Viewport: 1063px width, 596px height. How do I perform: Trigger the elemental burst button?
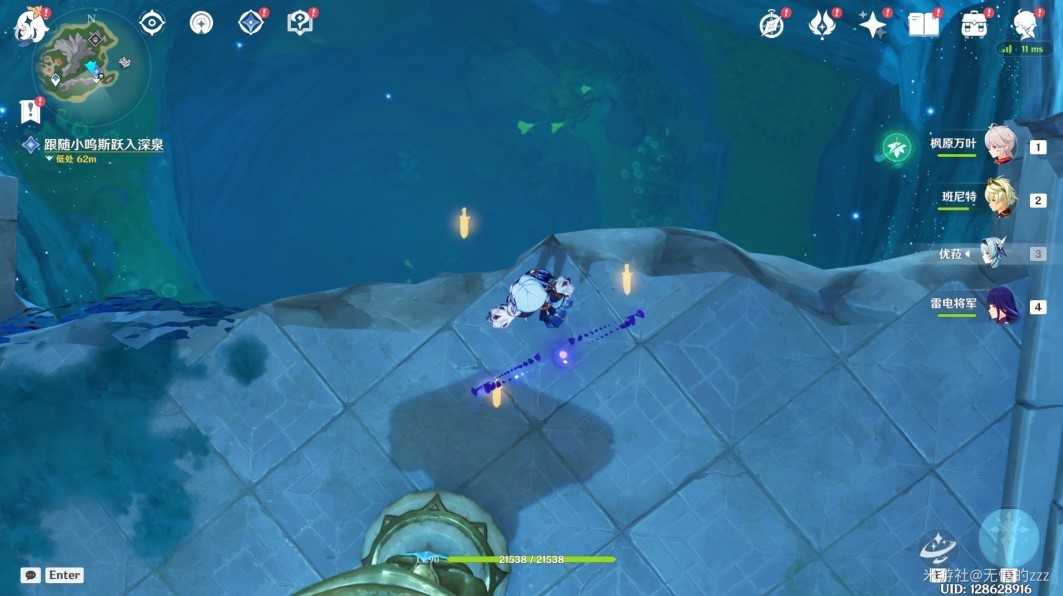click(x=1008, y=538)
